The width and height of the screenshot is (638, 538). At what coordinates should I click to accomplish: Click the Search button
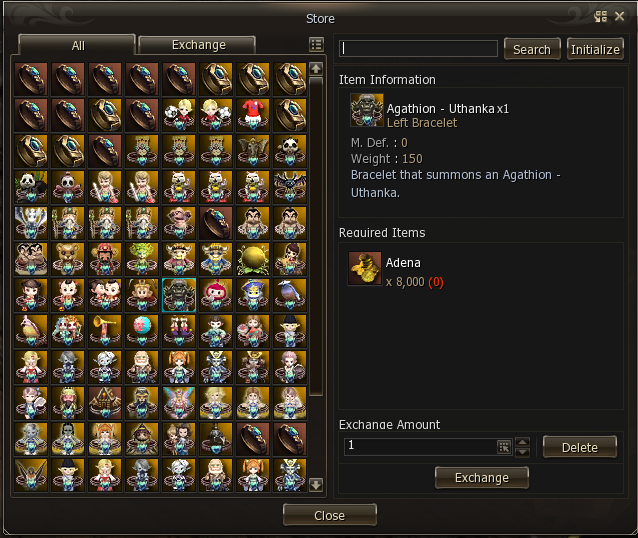(531, 49)
